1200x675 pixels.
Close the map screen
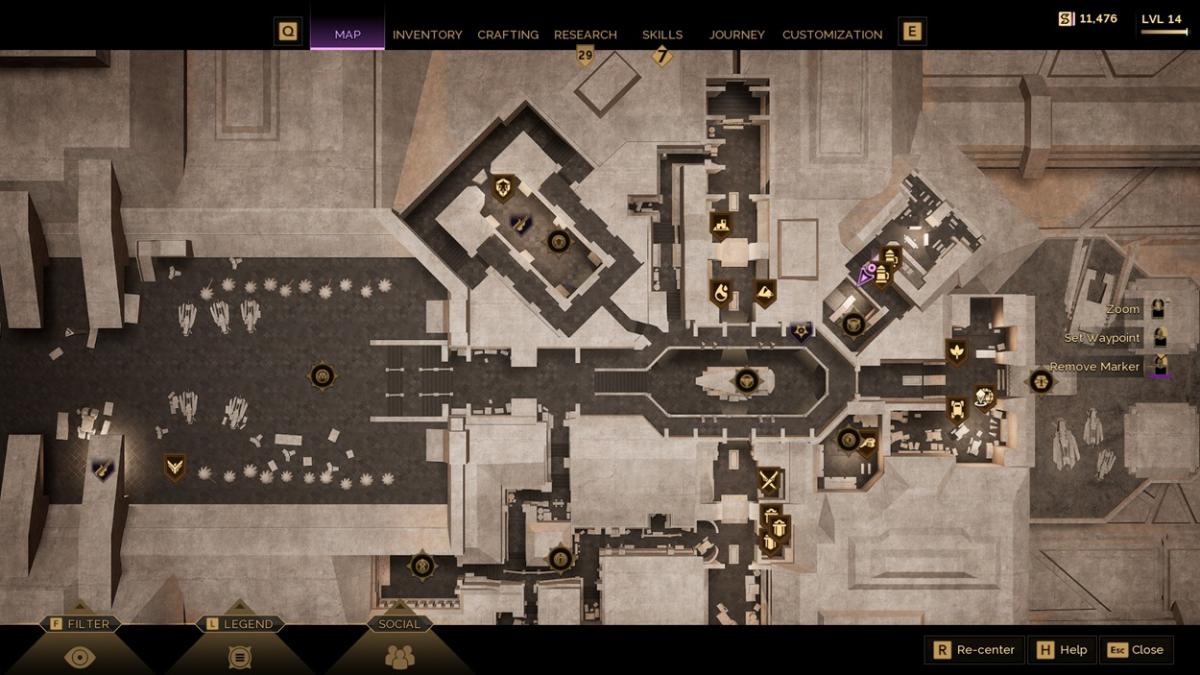click(1137, 650)
